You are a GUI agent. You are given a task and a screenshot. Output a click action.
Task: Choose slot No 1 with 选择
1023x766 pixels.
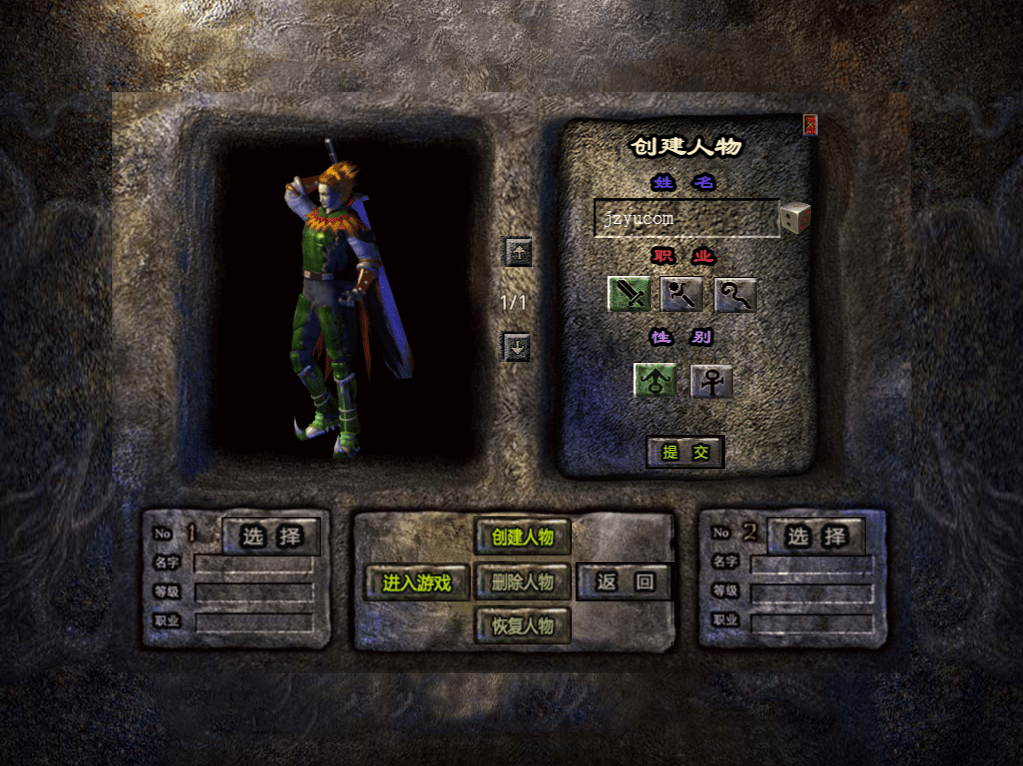point(271,536)
